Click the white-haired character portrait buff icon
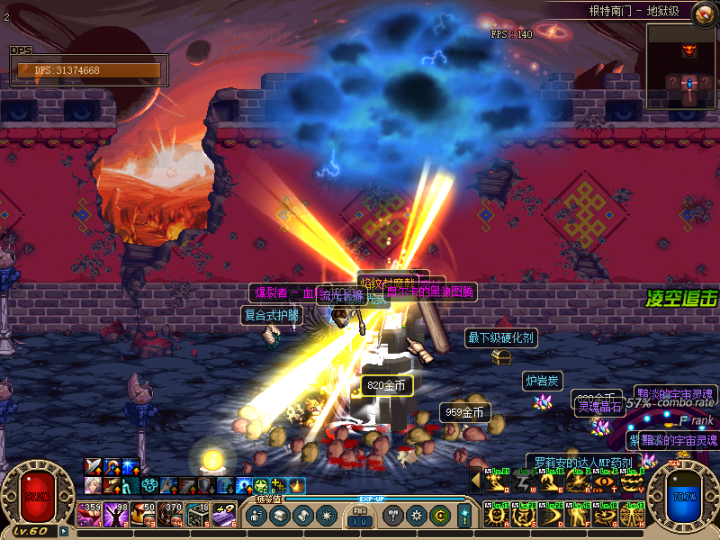This screenshot has height=540, width=720. [93, 485]
